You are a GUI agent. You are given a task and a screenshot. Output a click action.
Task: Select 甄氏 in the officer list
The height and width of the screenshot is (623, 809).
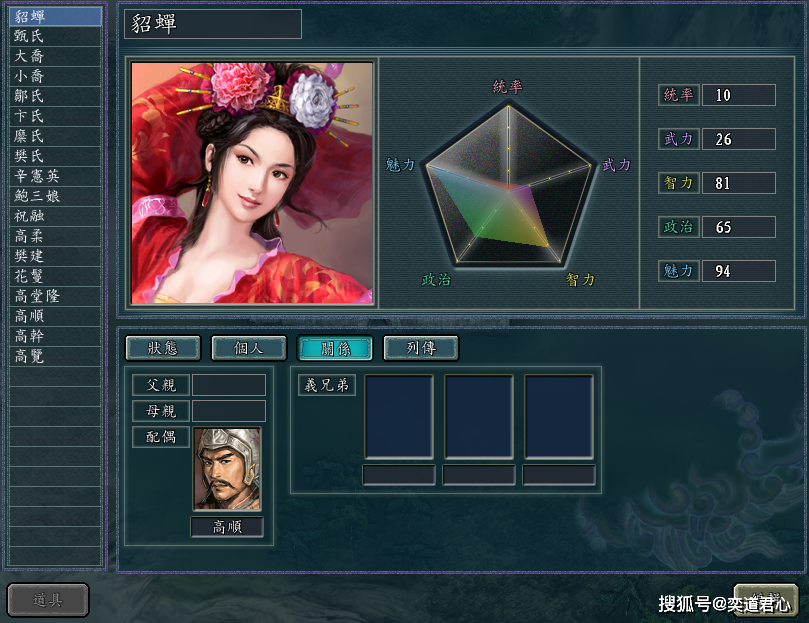55,36
